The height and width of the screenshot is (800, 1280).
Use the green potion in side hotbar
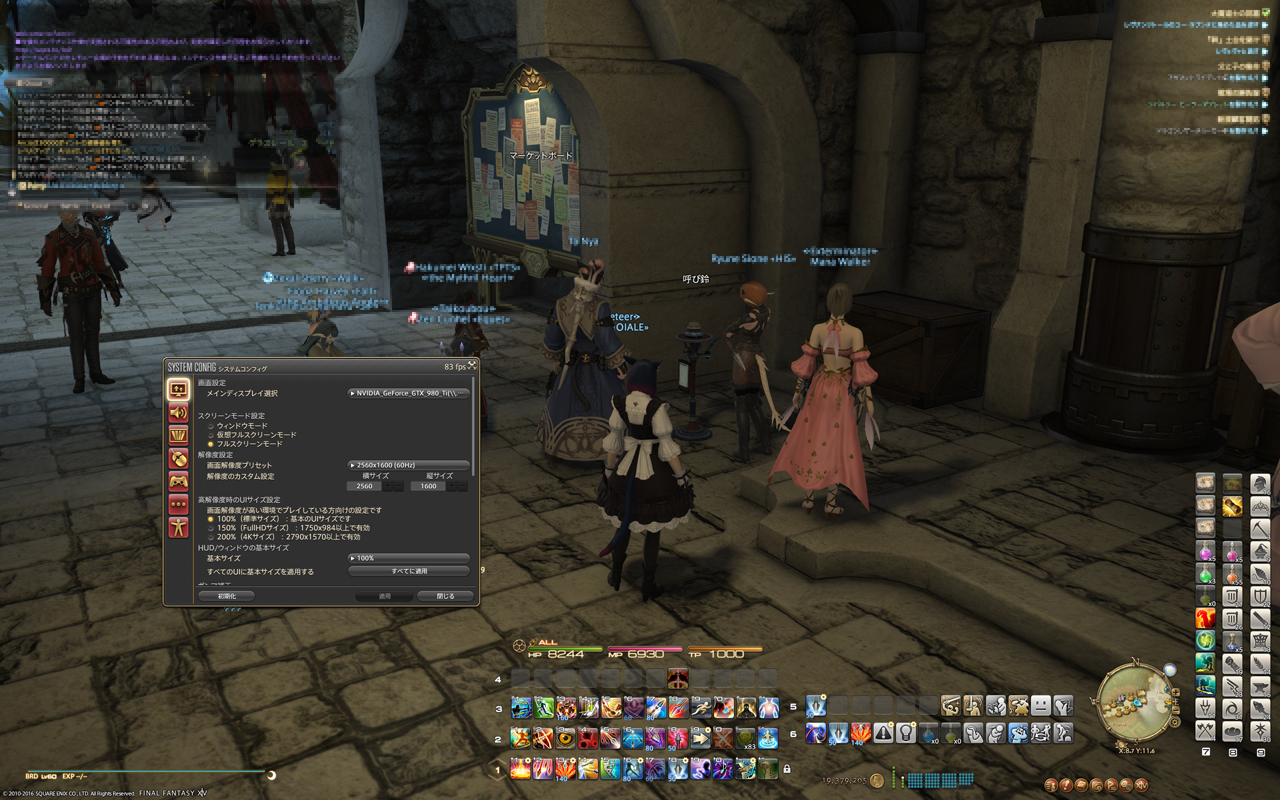[1205, 575]
